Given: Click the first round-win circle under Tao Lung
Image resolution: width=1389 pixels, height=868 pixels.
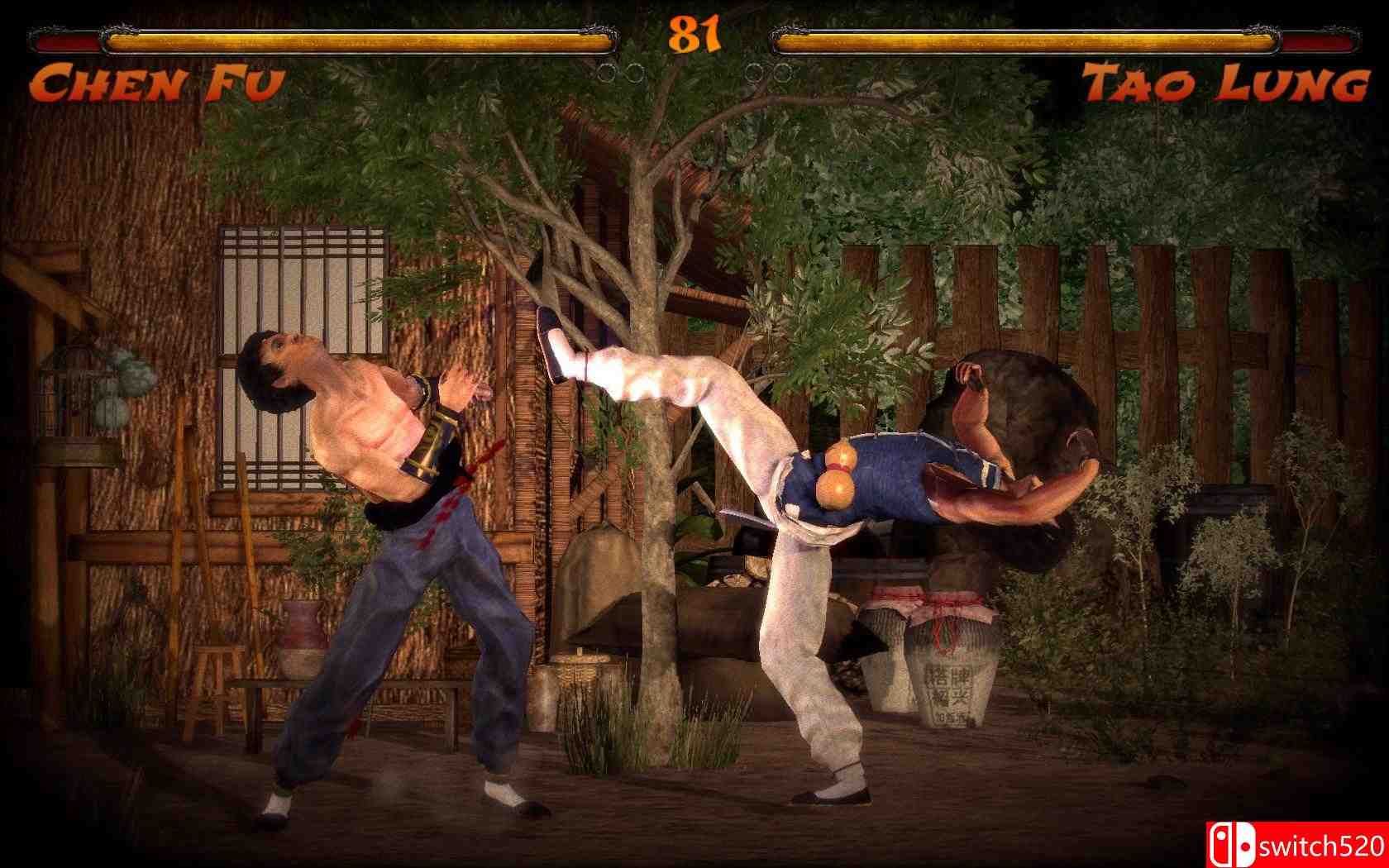Looking at the screenshot, I should 752,74.
